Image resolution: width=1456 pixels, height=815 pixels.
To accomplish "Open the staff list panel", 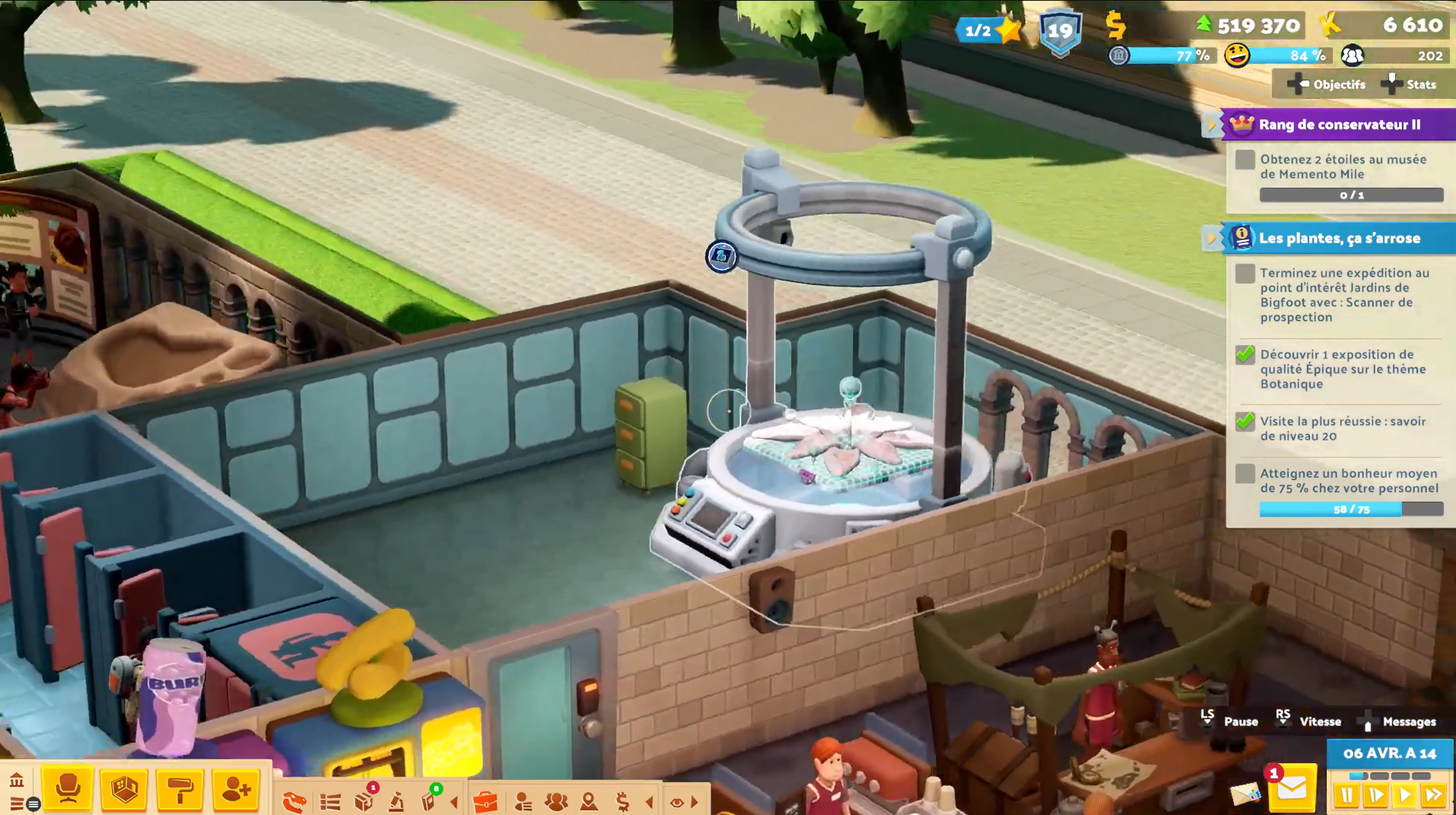I will 523,802.
